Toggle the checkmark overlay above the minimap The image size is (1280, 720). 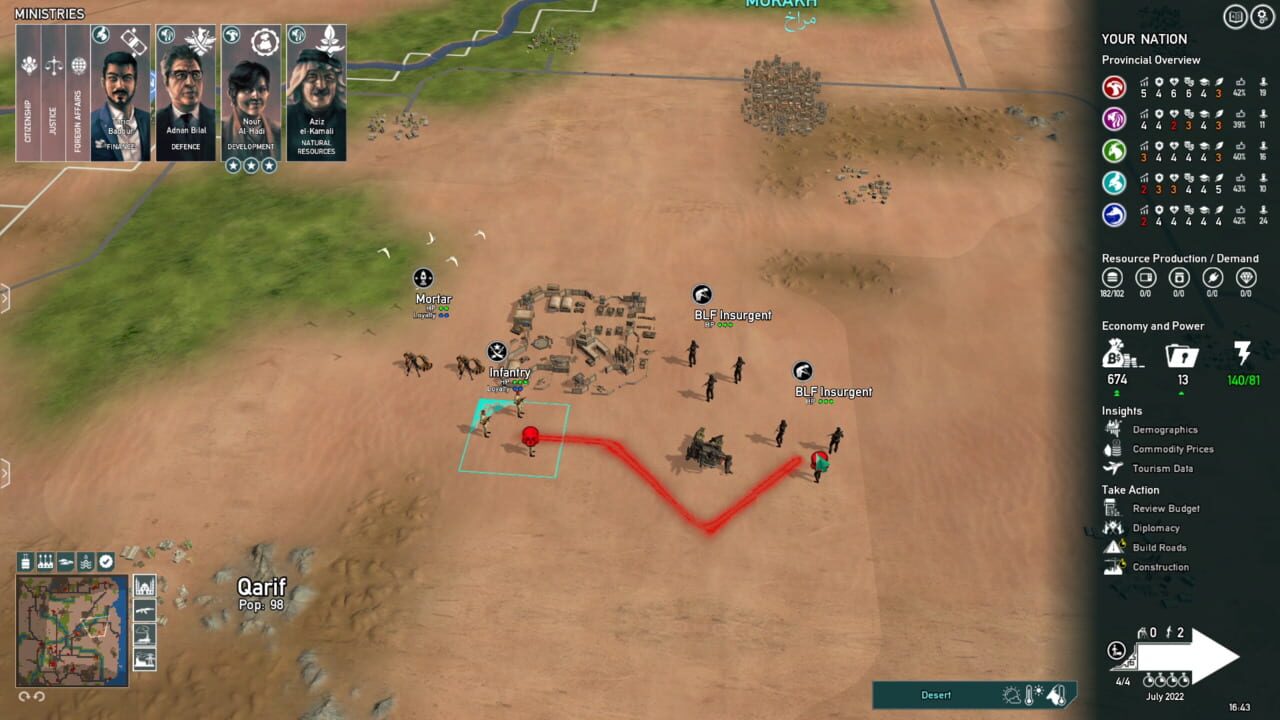pos(104,561)
